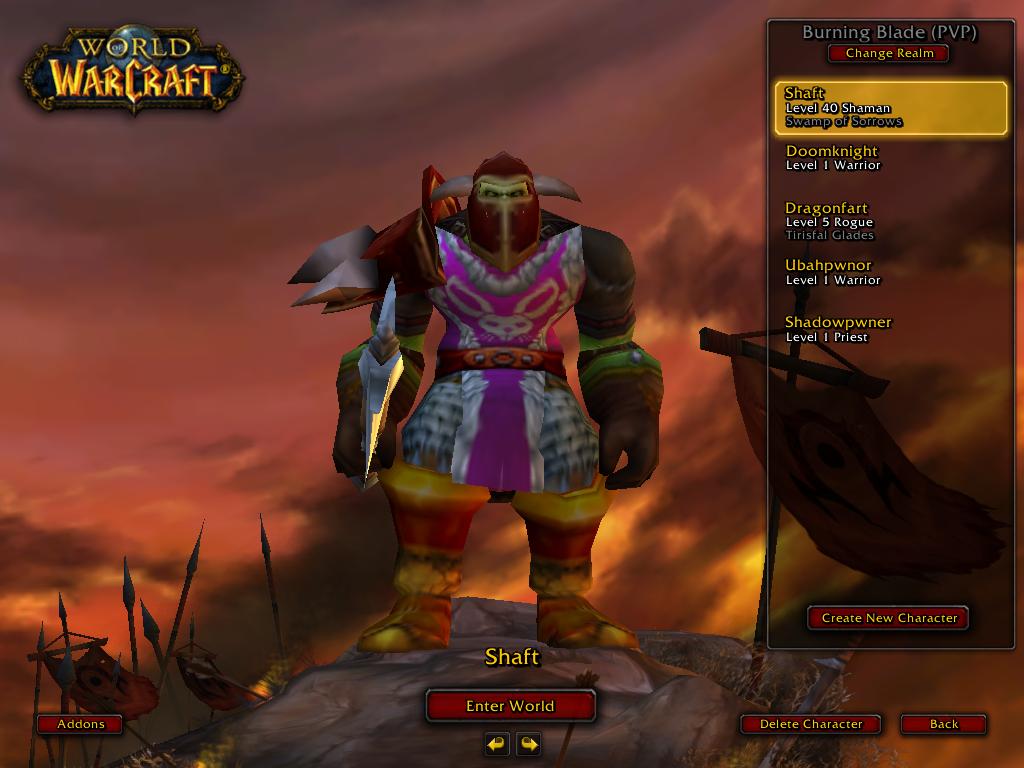
Task: Rotate character with the right arrow button
Action: click(529, 744)
